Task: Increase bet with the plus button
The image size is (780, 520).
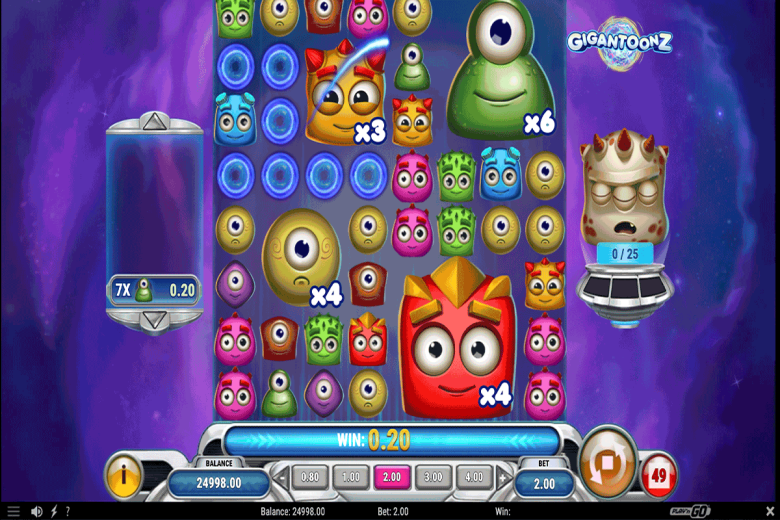Action: pyautogui.click(x=502, y=478)
